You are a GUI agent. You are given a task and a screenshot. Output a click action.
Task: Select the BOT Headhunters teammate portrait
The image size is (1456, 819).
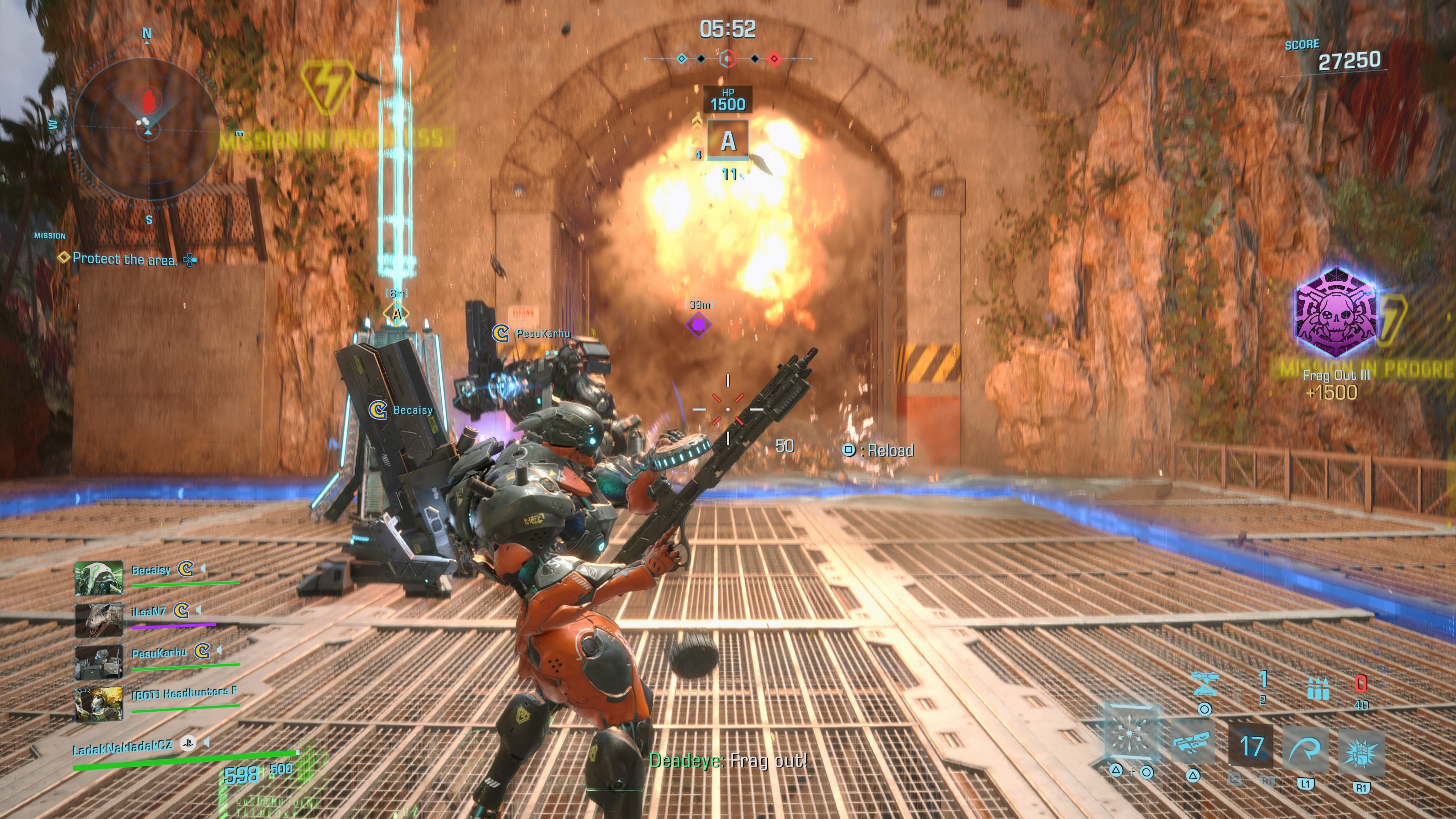(x=99, y=704)
